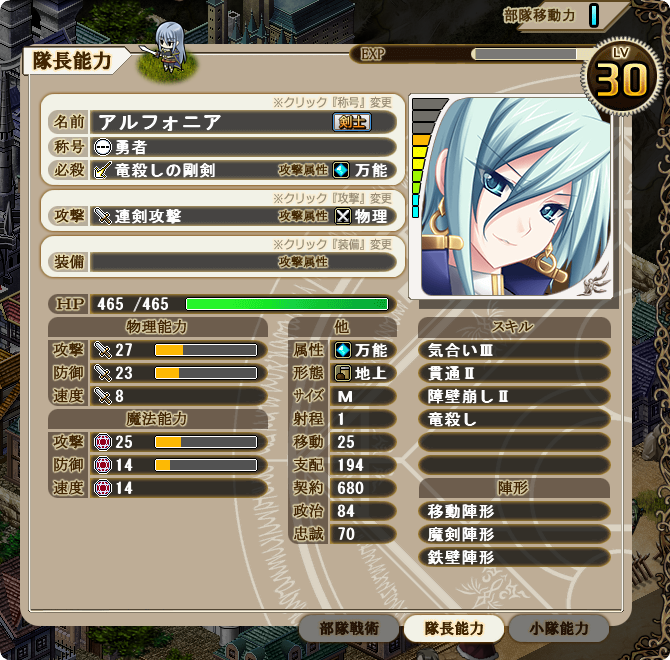Choose the 貫通Ⅱ skill entry
Viewport: 670px width, 660px height.
tap(514, 373)
